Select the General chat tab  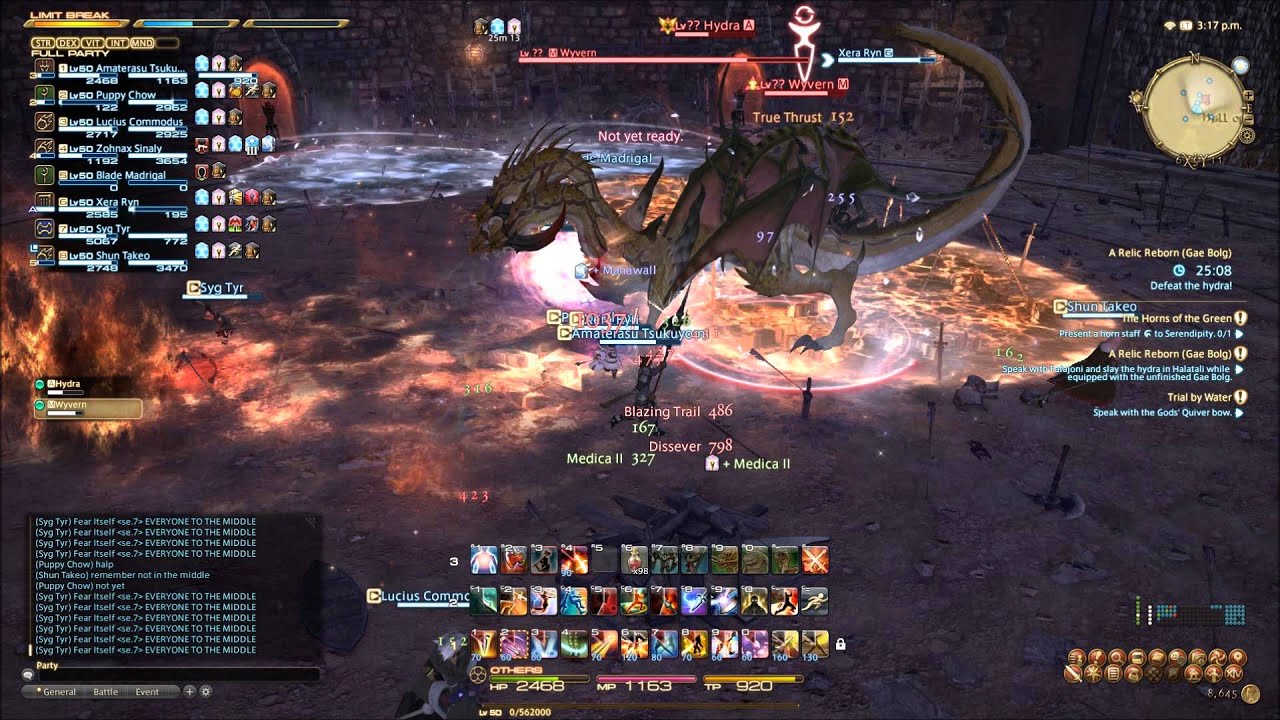(x=58, y=691)
